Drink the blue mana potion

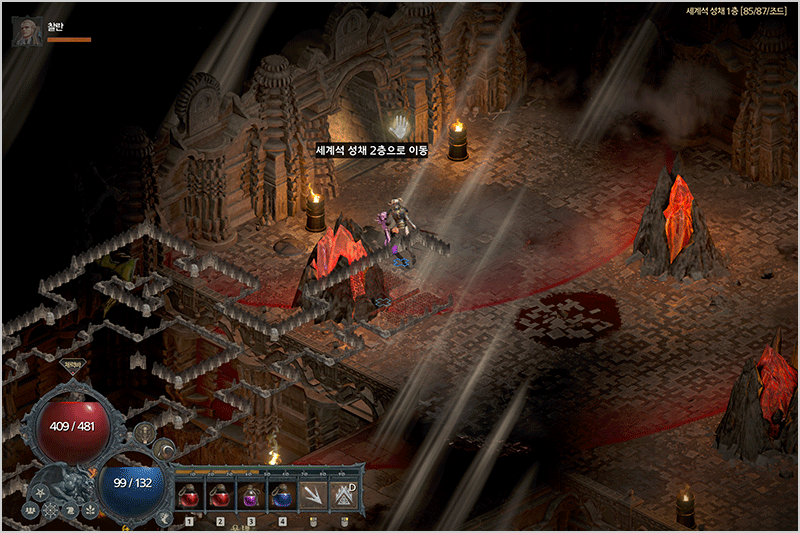[281, 495]
